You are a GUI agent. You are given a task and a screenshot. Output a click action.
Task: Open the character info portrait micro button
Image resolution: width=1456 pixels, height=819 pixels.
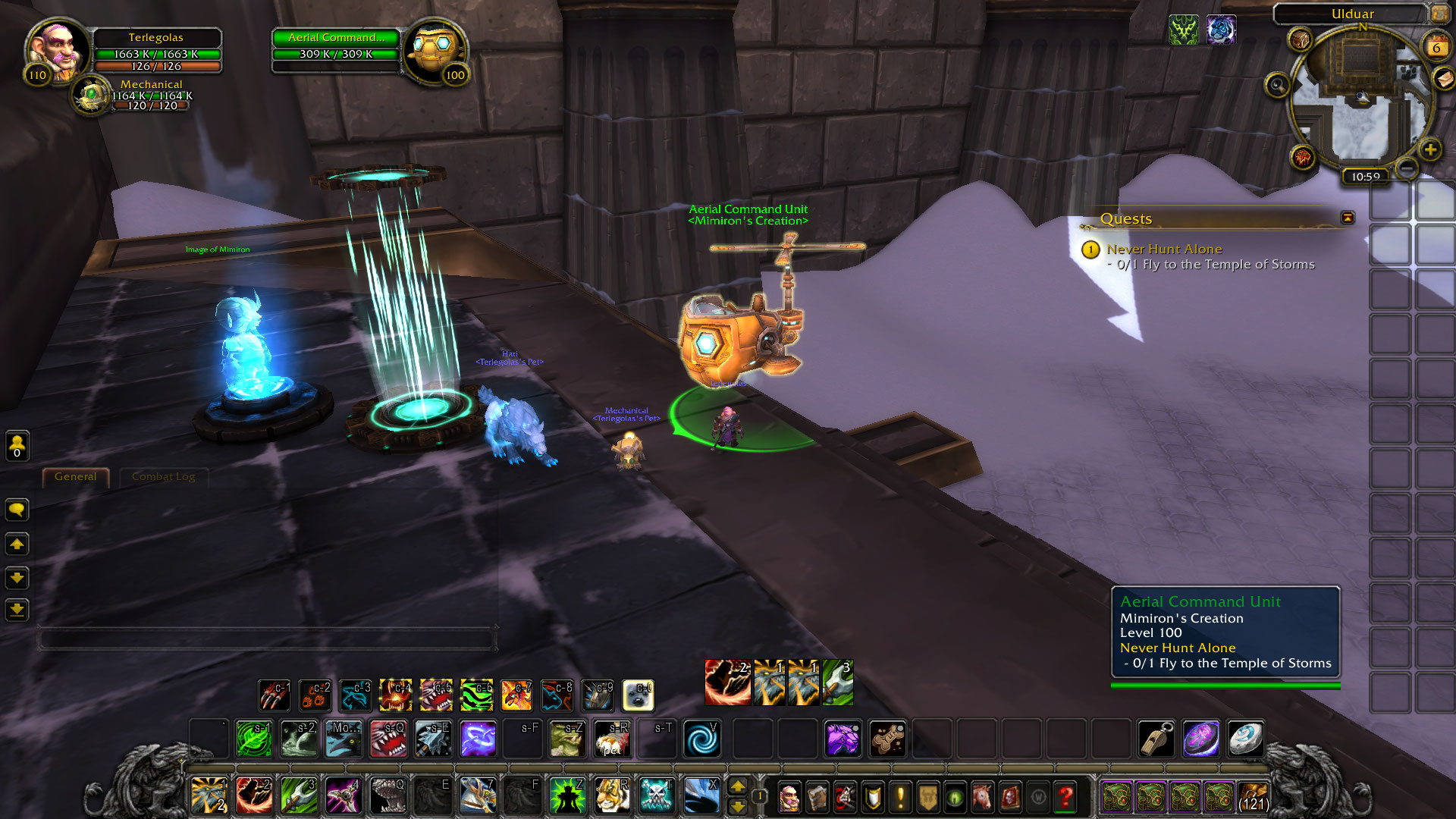[789, 797]
